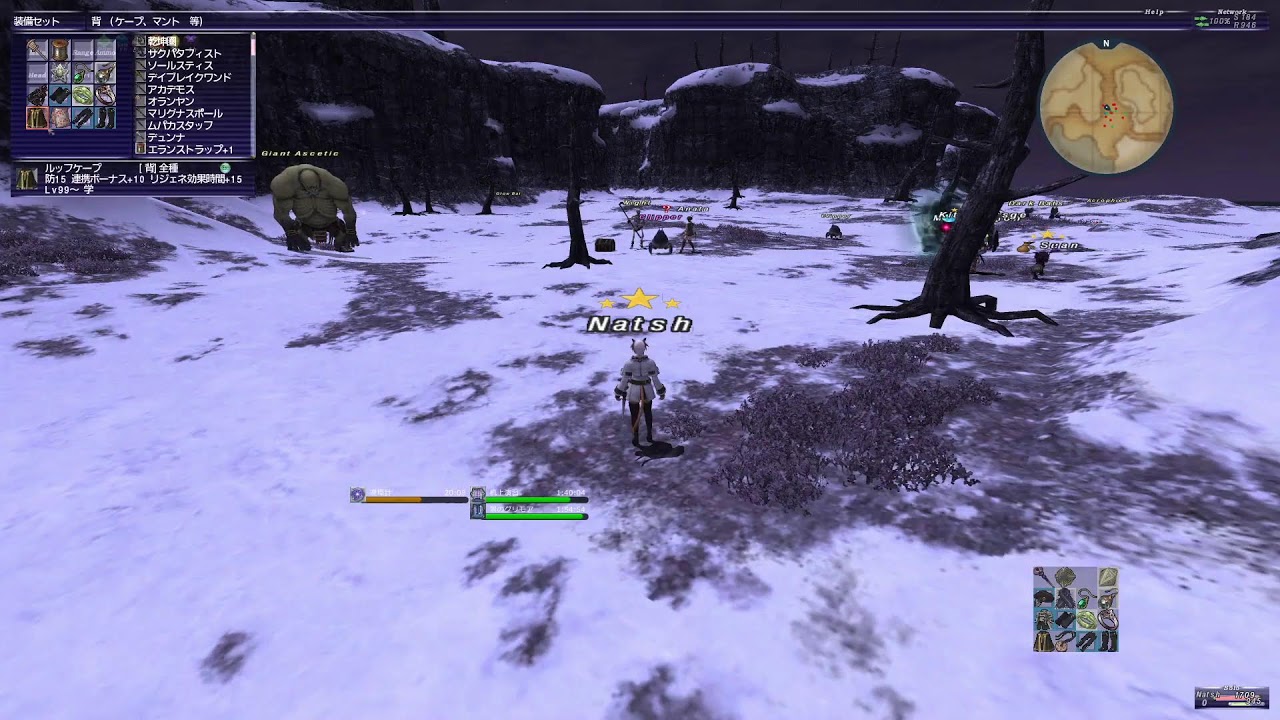Click the 机上演習 buff timer icon

pyautogui.click(x=478, y=495)
